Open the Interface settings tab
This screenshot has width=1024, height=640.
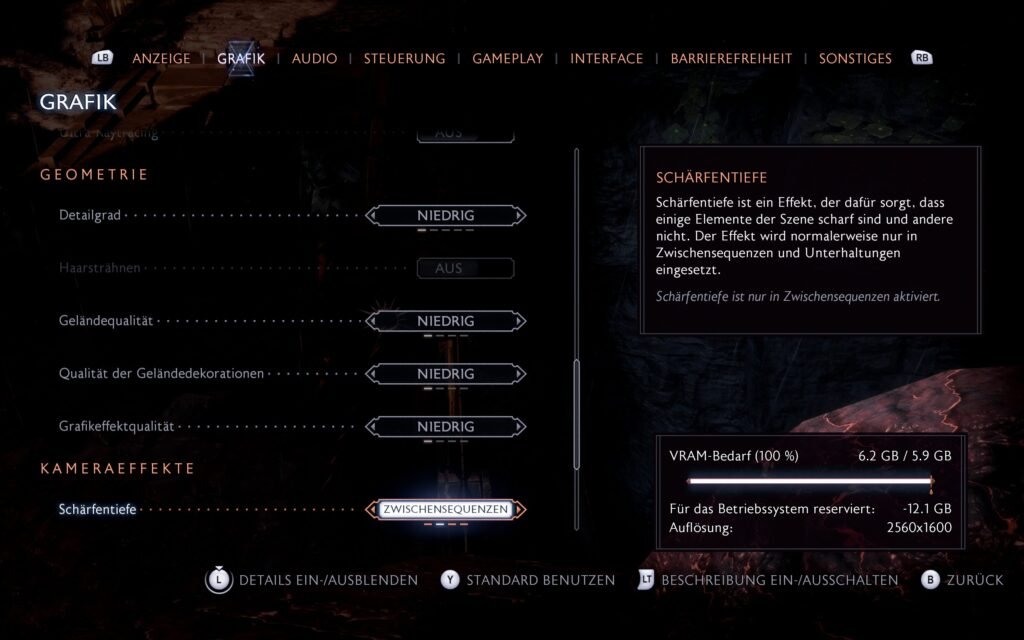tap(606, 58)
